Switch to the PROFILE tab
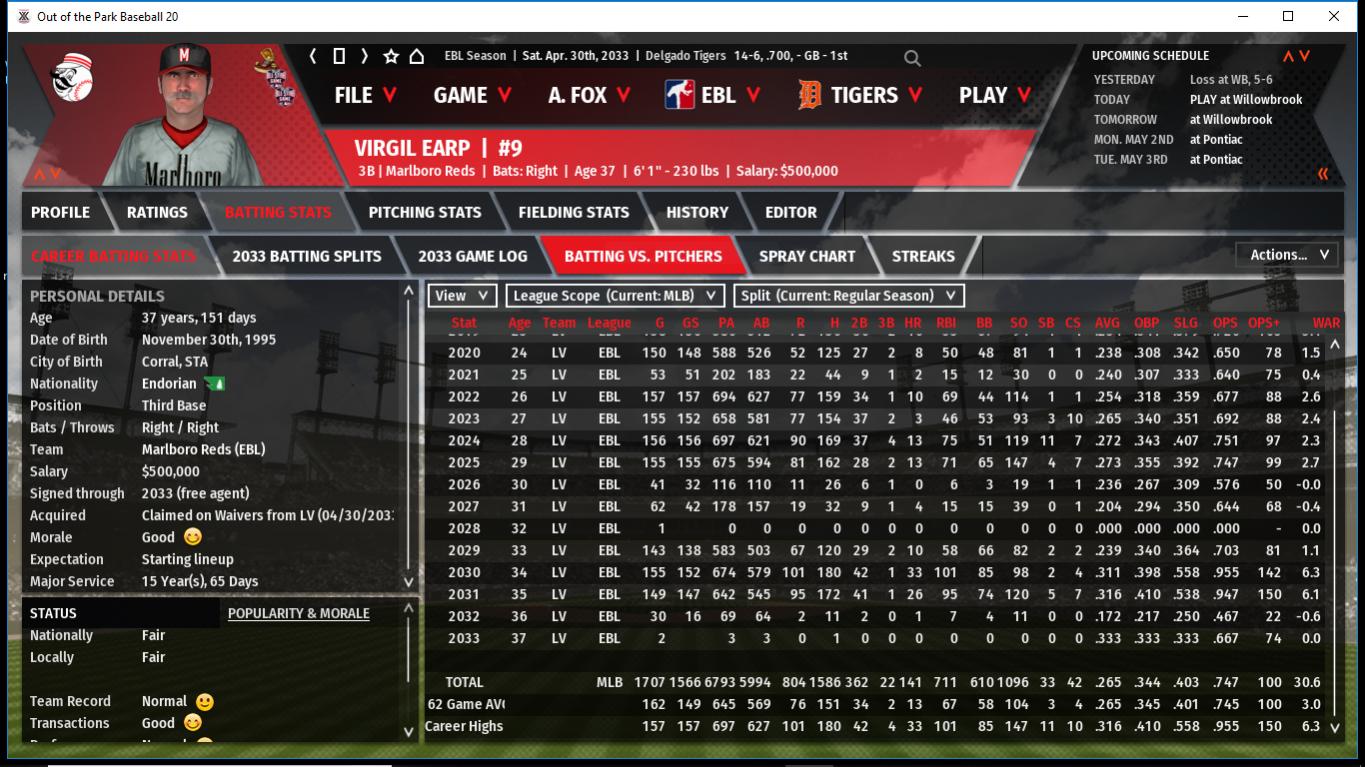The image size is (1365, 767). [x=60, y=212]
